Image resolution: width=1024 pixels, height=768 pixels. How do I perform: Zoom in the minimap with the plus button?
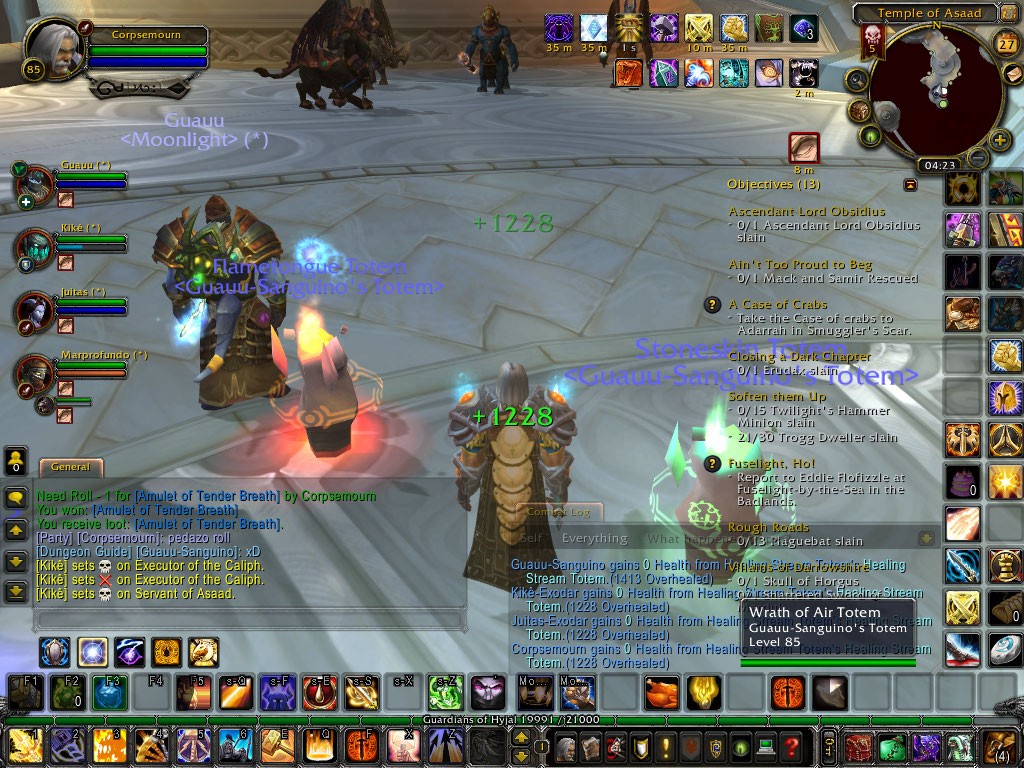(x=999, y=140)
